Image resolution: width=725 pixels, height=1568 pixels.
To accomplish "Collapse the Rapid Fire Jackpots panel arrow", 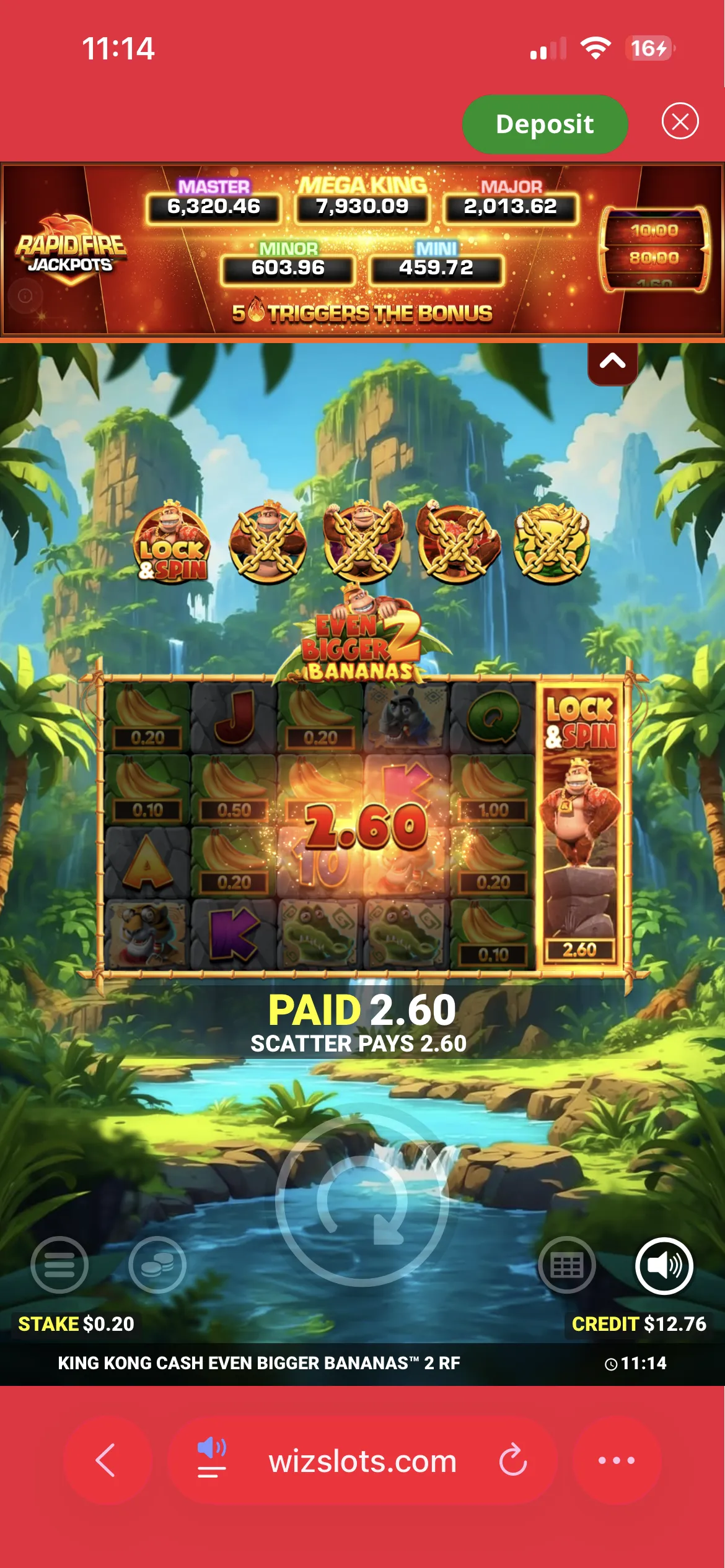I will point(612,362).
